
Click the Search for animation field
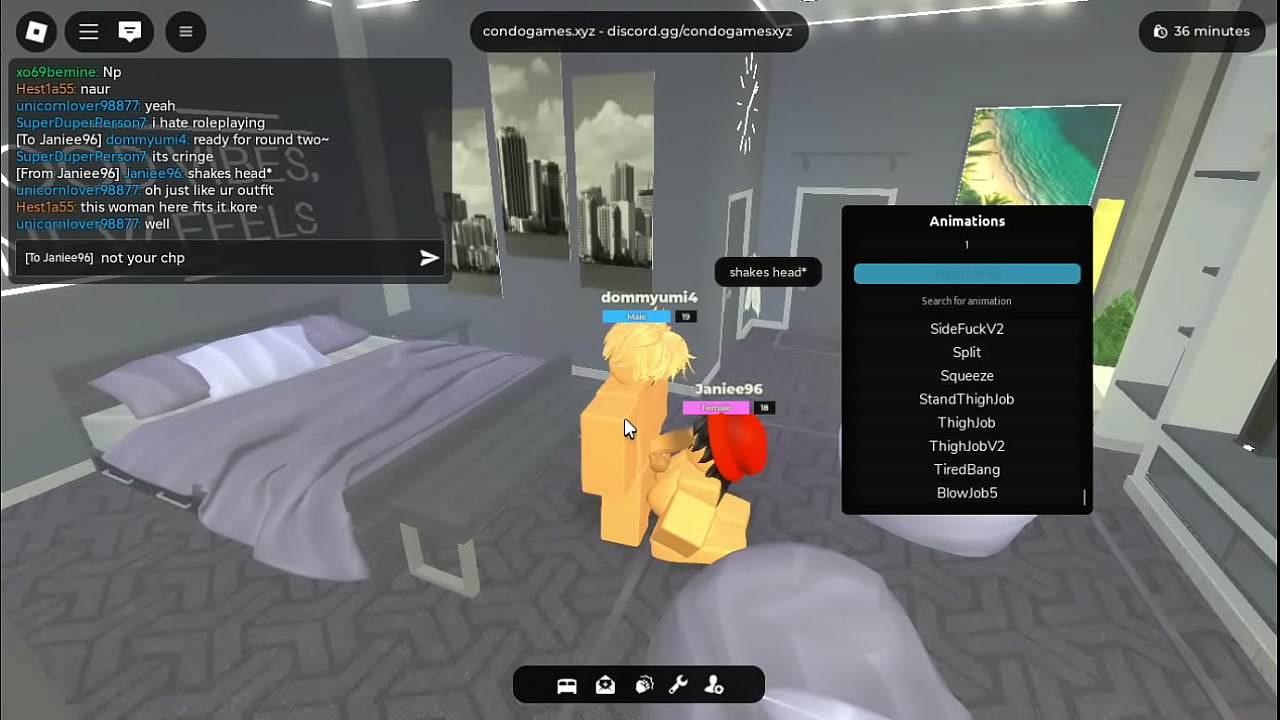966,301
